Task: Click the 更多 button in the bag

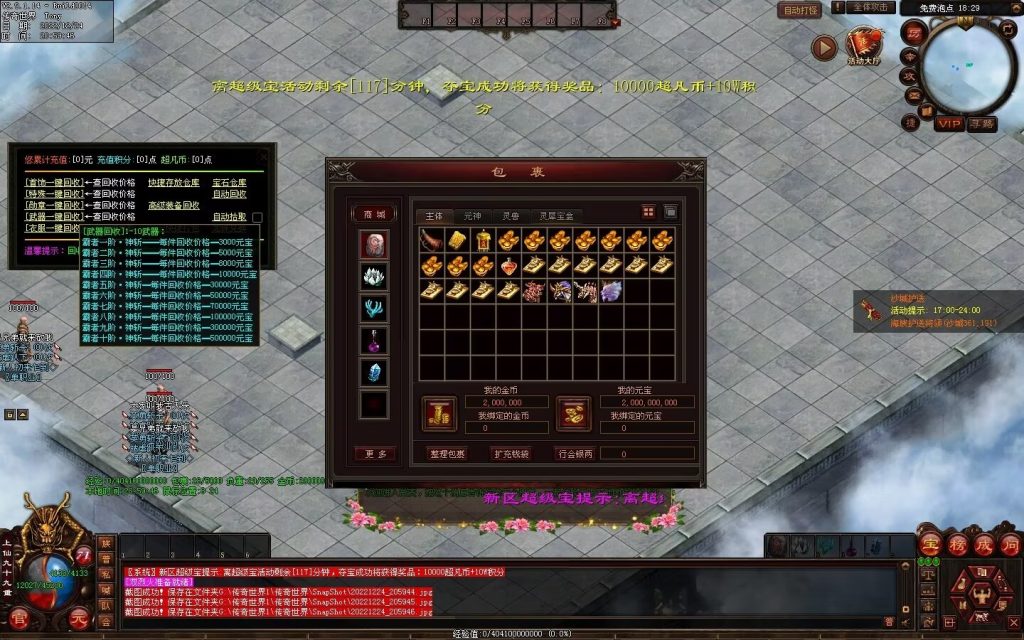Action: click(375, 453)
